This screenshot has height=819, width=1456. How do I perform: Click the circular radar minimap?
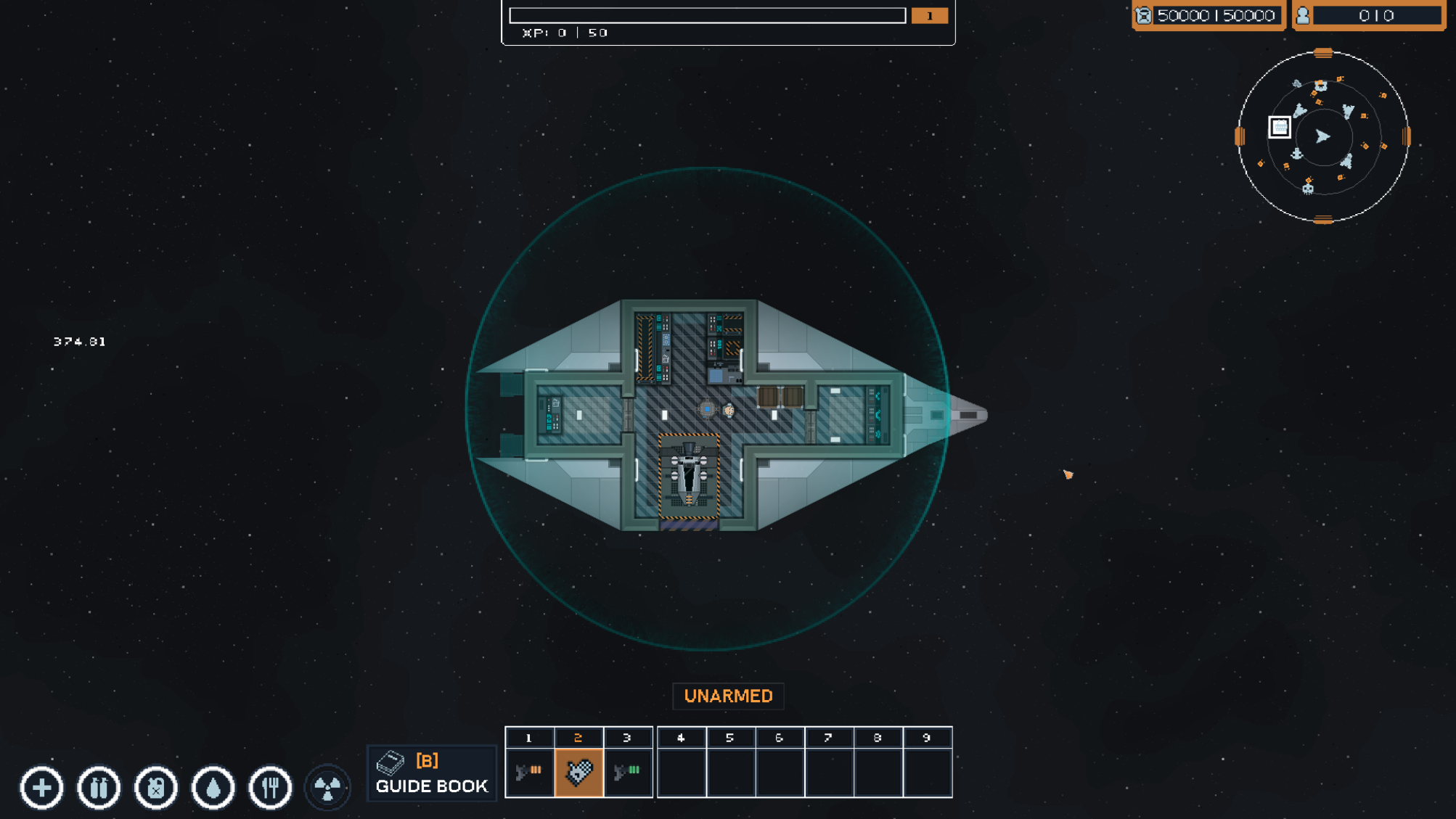point(1322,136)
